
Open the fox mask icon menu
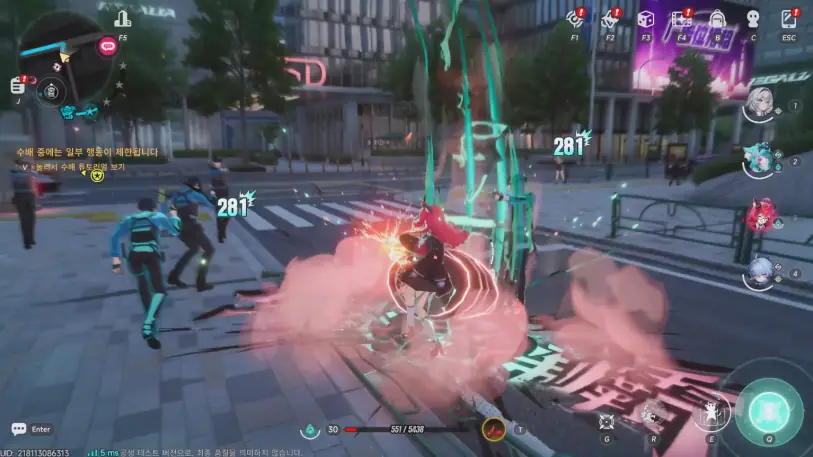pos(608,18)
